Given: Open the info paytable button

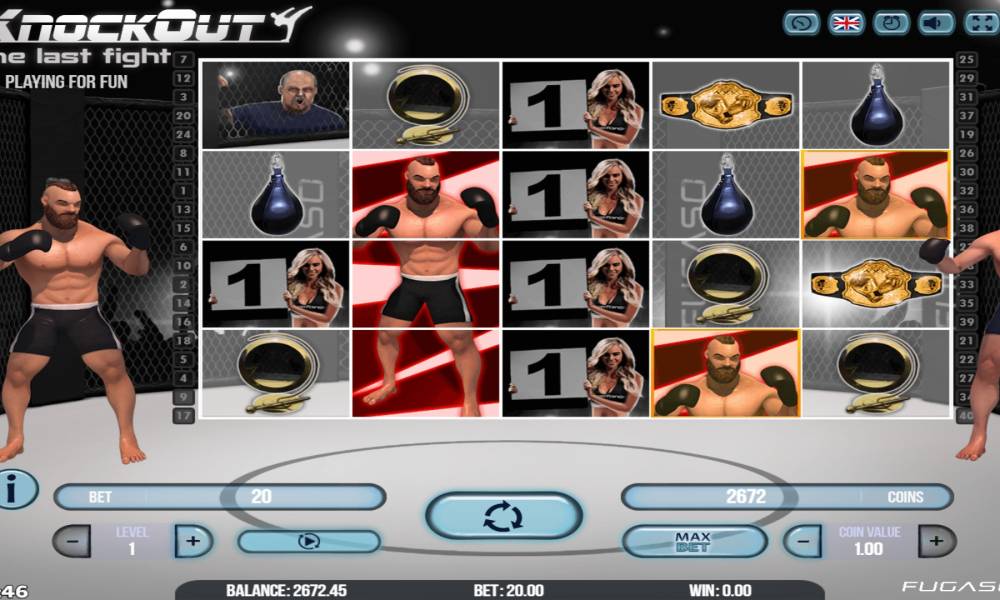Looking at the screenshot, I should pos(14,489).
